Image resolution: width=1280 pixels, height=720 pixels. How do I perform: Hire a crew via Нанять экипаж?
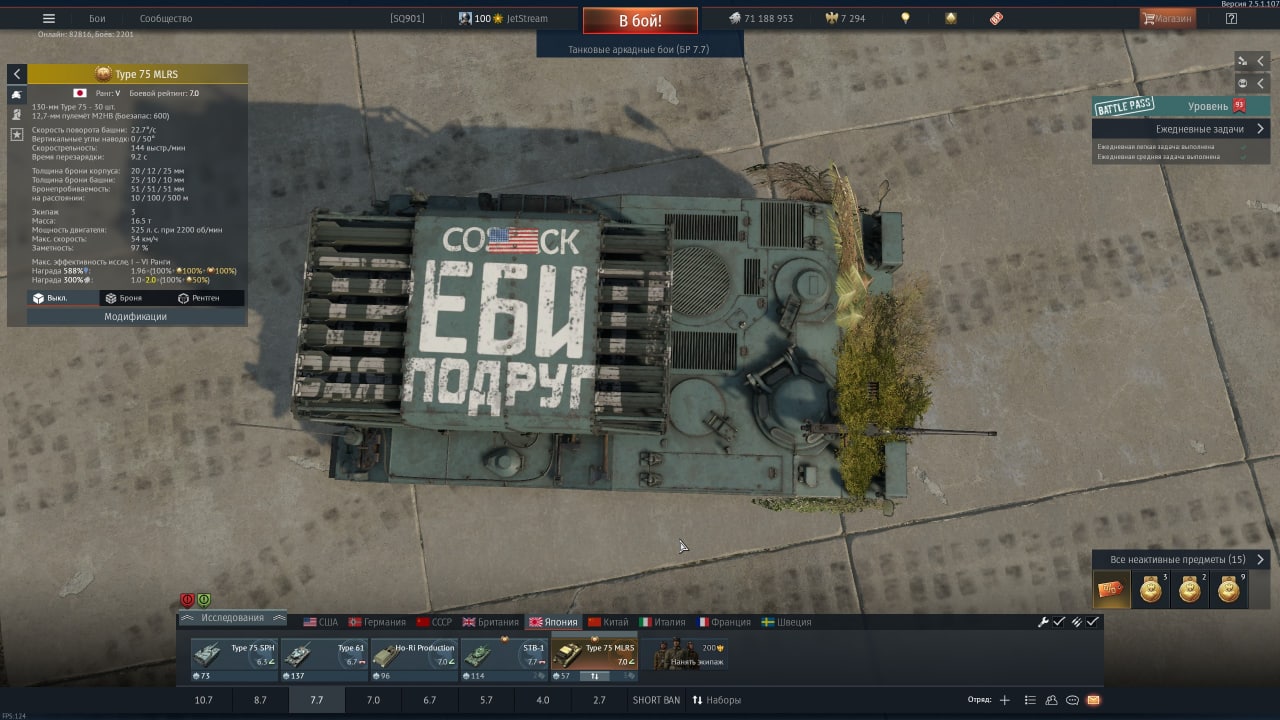point(686,654)
